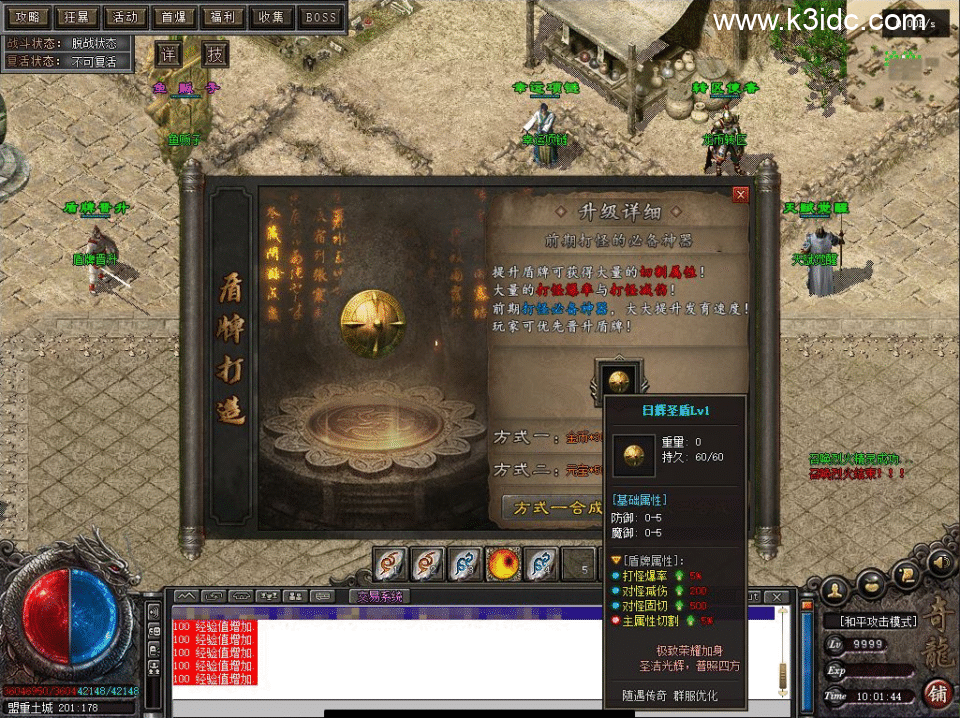Open the 攻略 strategy guide menu
960x718 pixels.
25,17
